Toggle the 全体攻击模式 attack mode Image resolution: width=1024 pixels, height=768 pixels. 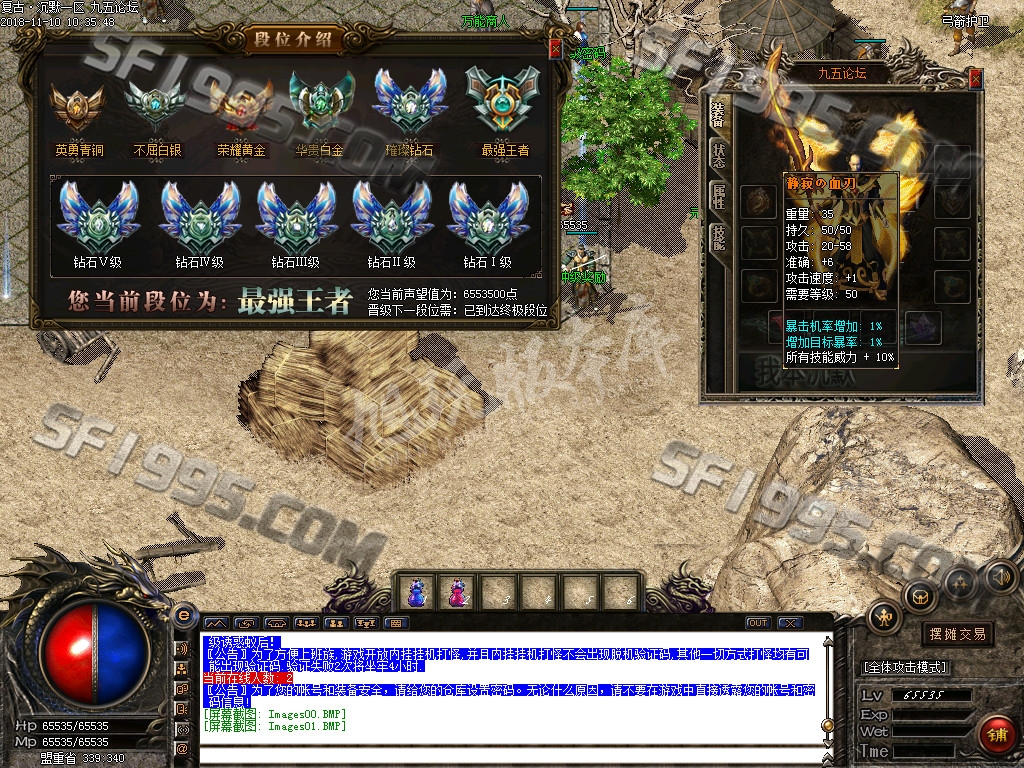click(x=906, y=667)
